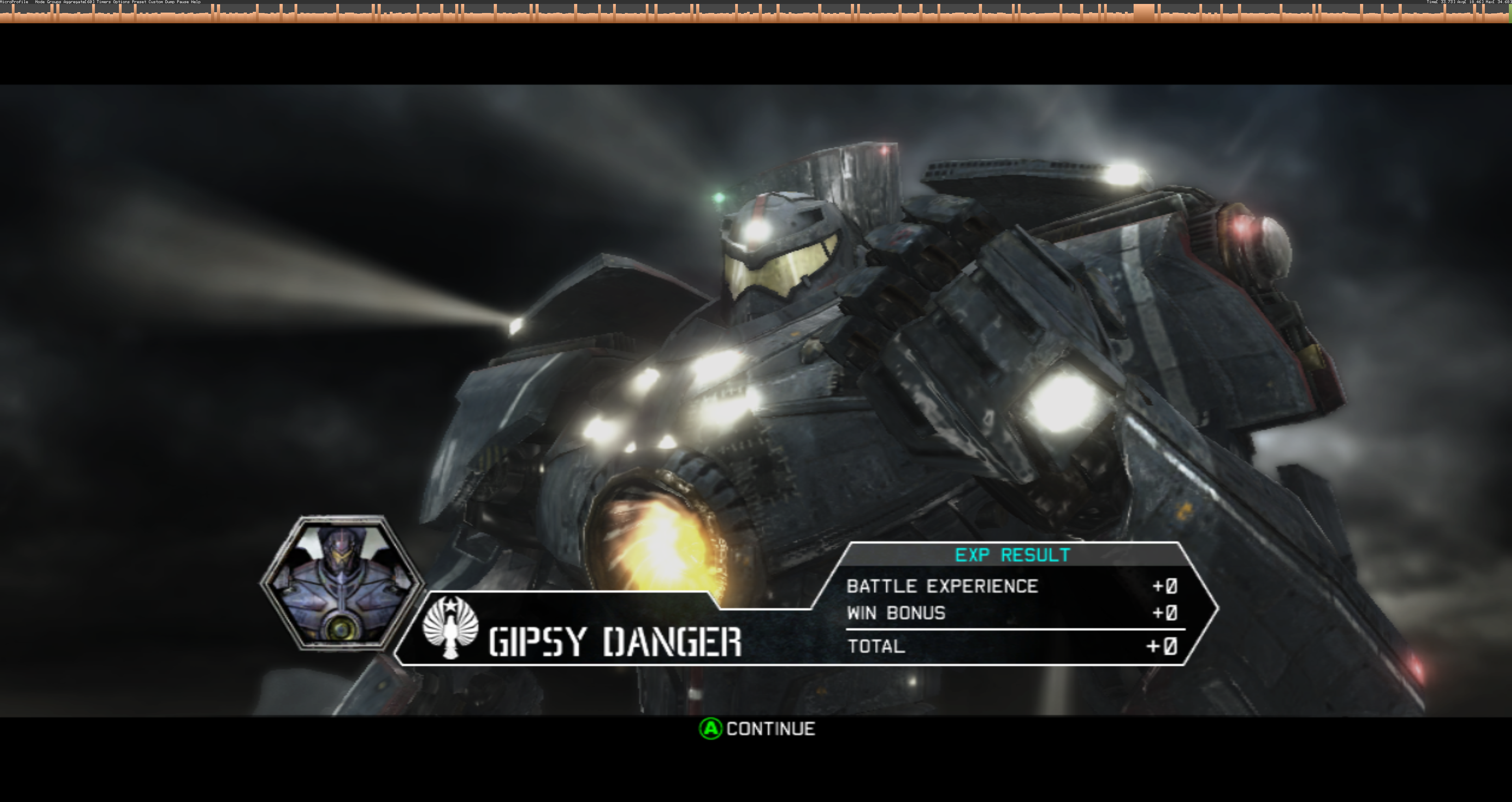Open the Timers menu in MicroProfile bar

[104, 2]
